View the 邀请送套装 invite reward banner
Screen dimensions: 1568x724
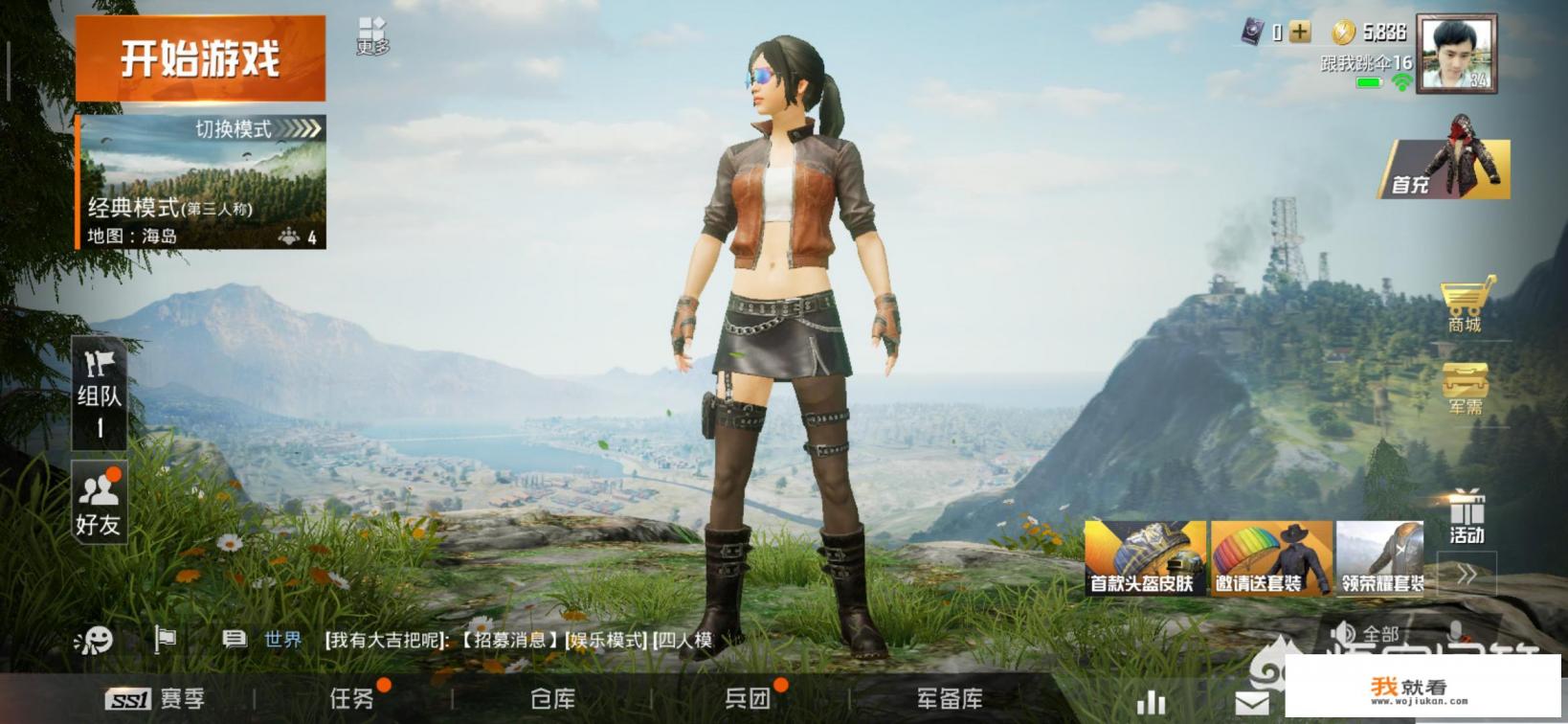(1270, 558)
